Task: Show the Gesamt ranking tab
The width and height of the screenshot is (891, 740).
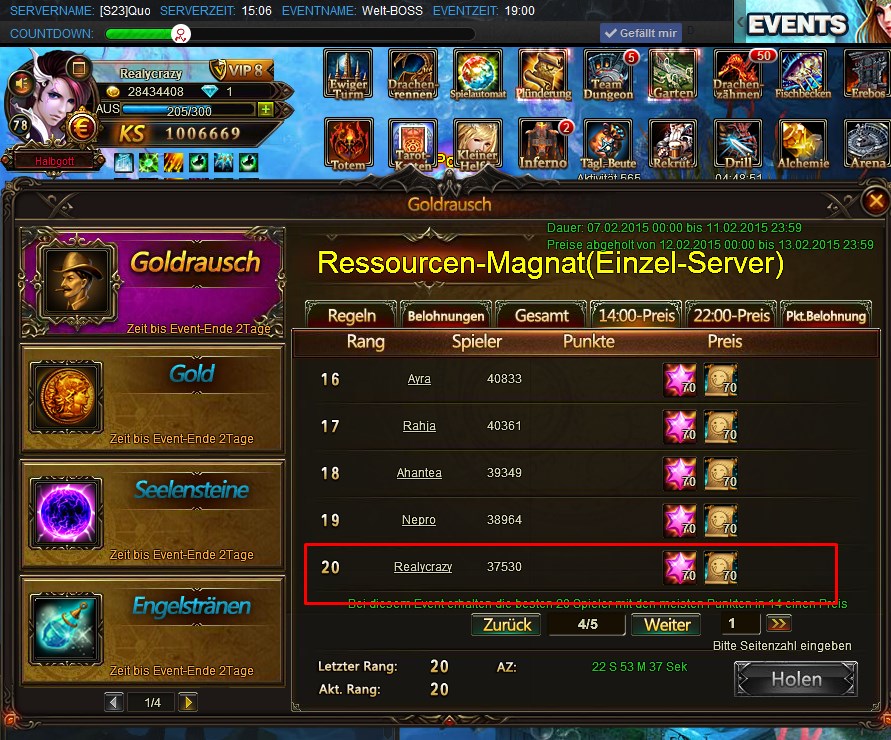Action: click(541, 315)
